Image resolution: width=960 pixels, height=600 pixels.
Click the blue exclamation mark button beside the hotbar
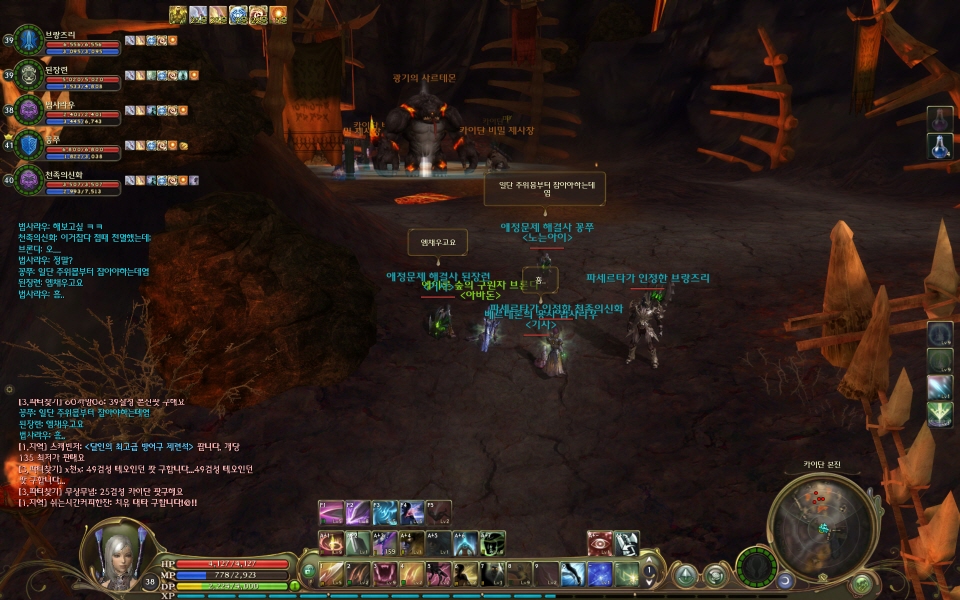[649, 574]
